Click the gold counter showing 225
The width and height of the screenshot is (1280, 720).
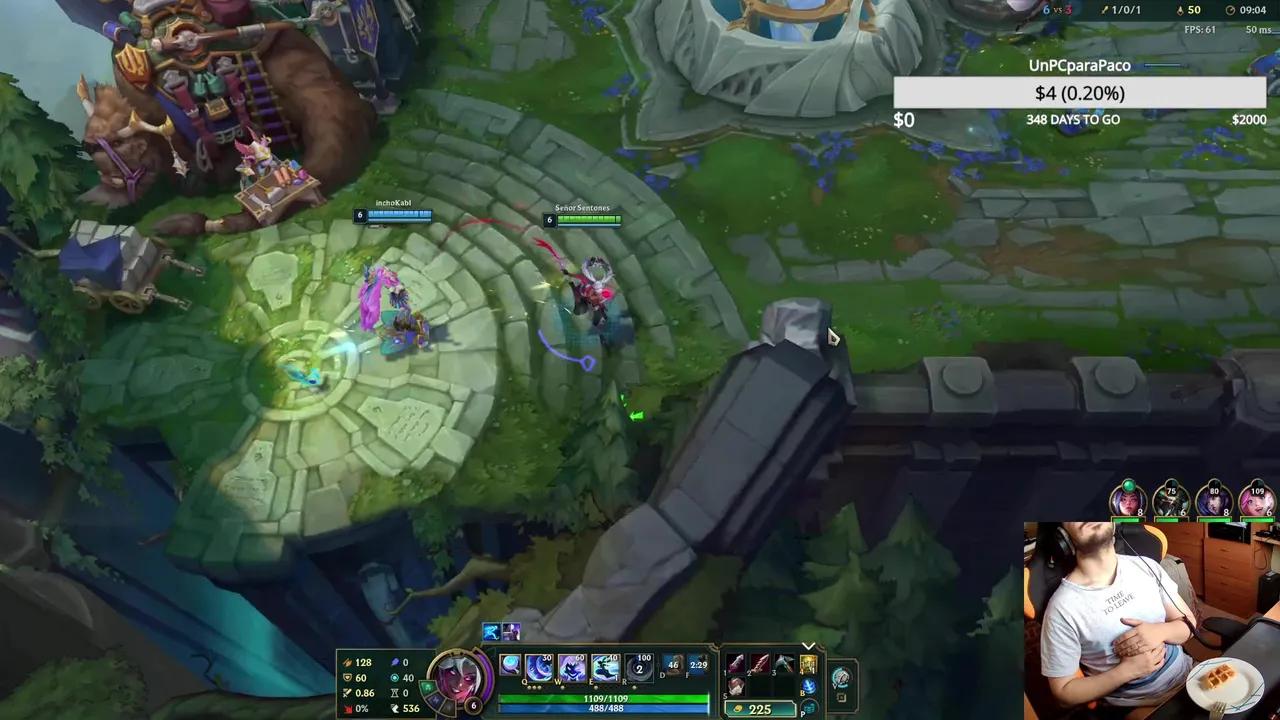tap(762, 708)
